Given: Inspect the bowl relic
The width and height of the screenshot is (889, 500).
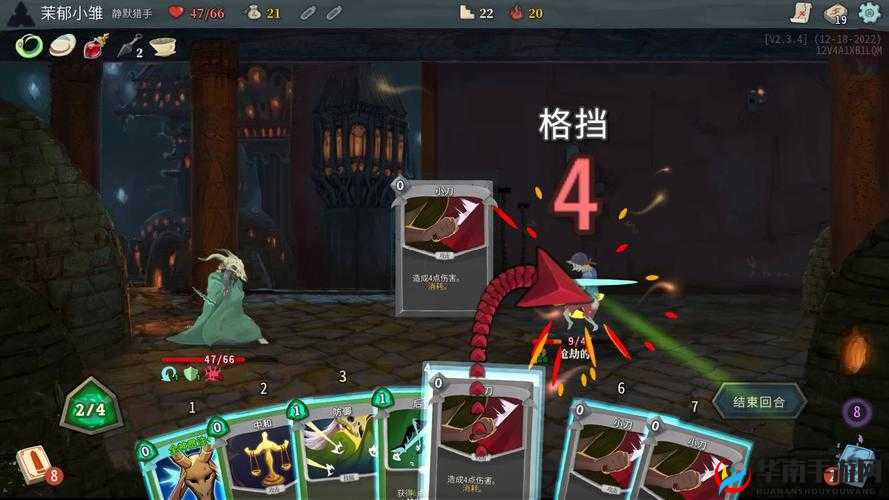Looking at the screenshot, I should 163,46.
